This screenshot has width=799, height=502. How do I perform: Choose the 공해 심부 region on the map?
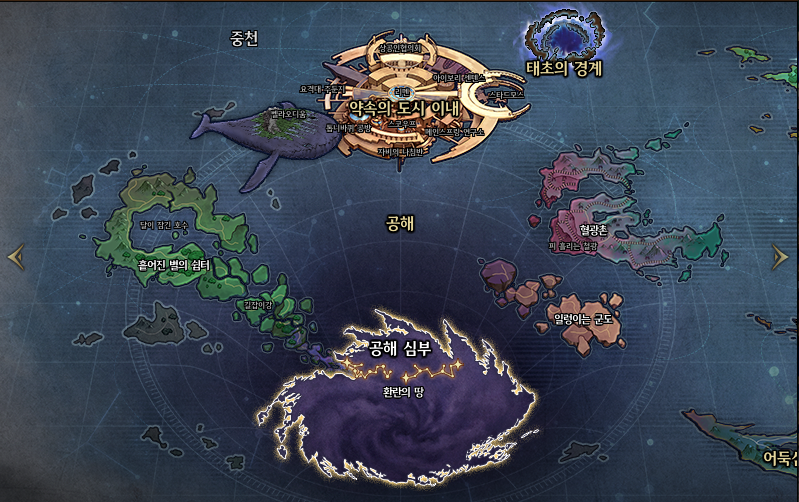[x=398, y=348]
